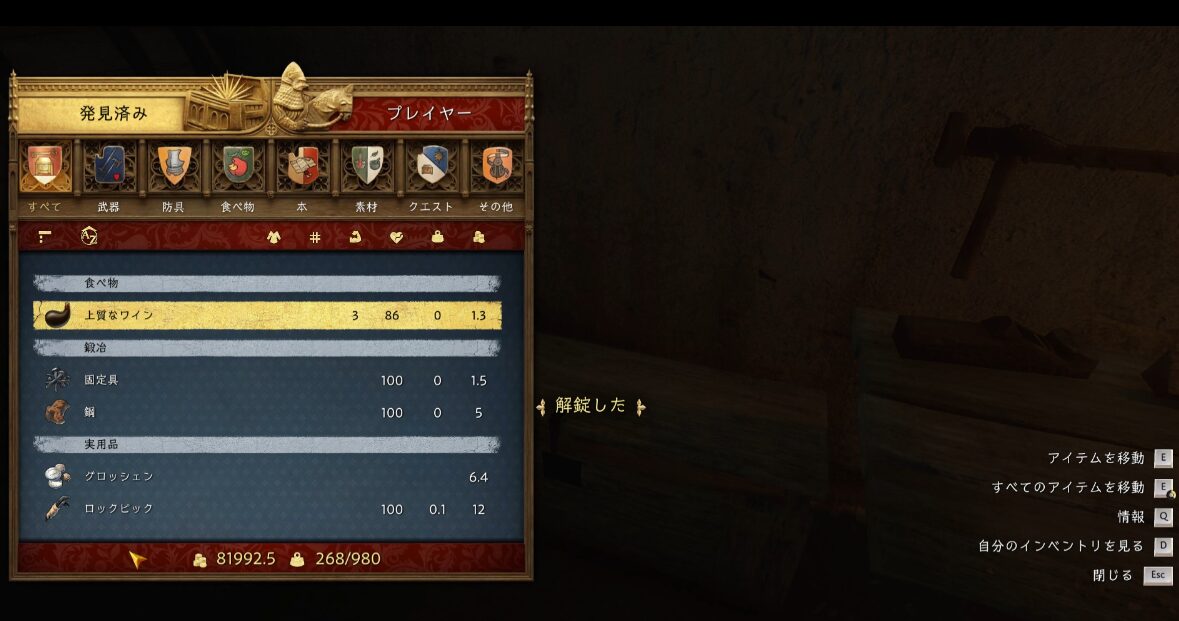
Task: Switch to the プレイヤー inventory tab
Action: (429, 114)
